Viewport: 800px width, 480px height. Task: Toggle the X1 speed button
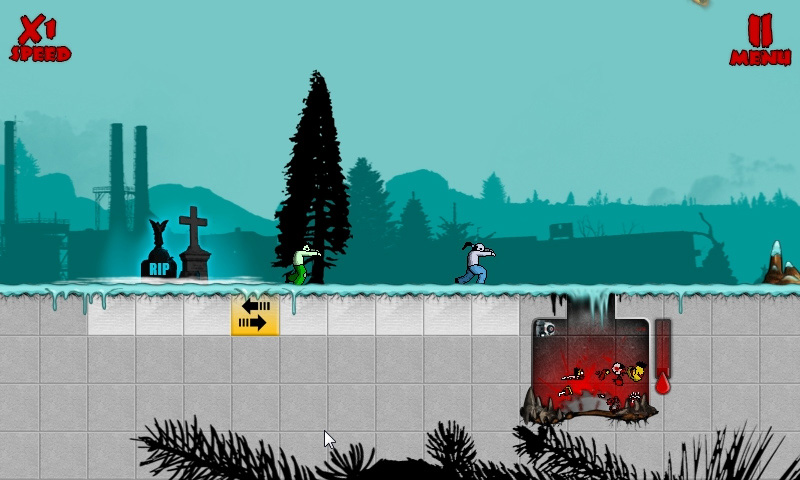tap(40, 39)
